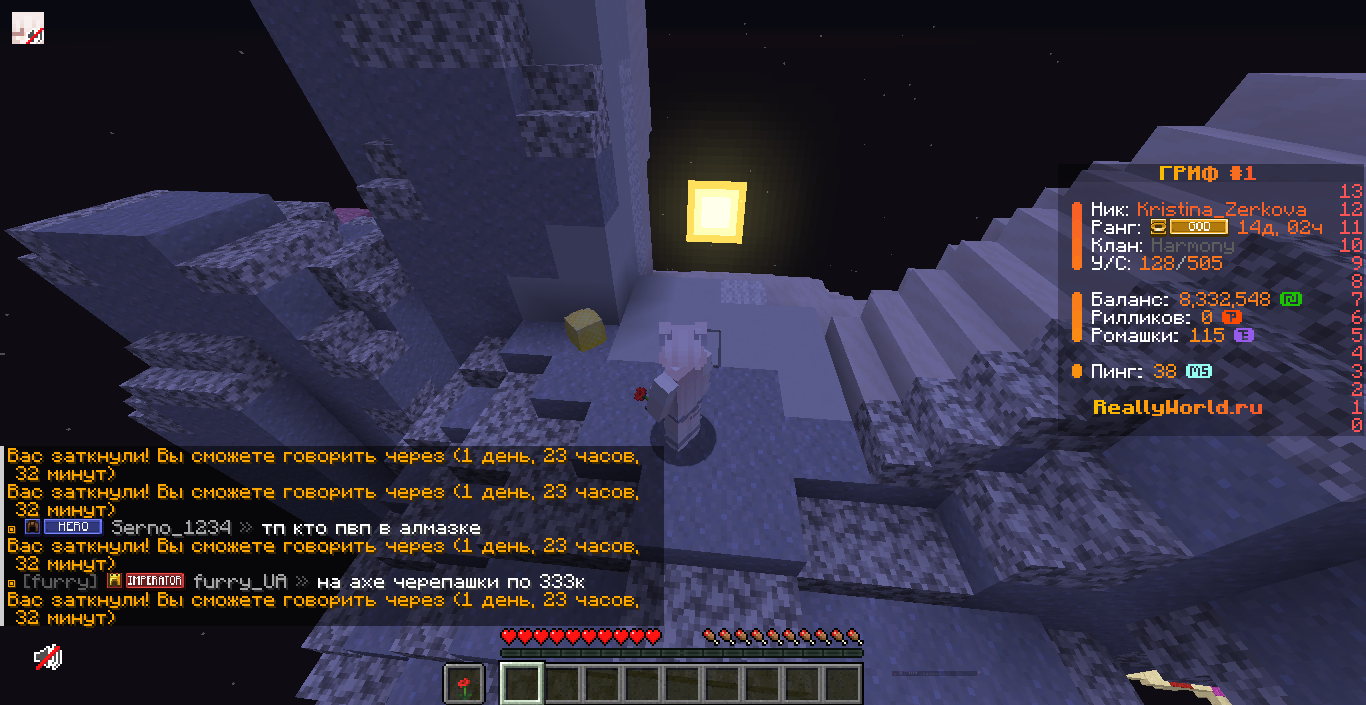The width and height of the screenshot is (1366, 705).
Task: Select the off-hand slot holding the rose
Action: (463, 684)
